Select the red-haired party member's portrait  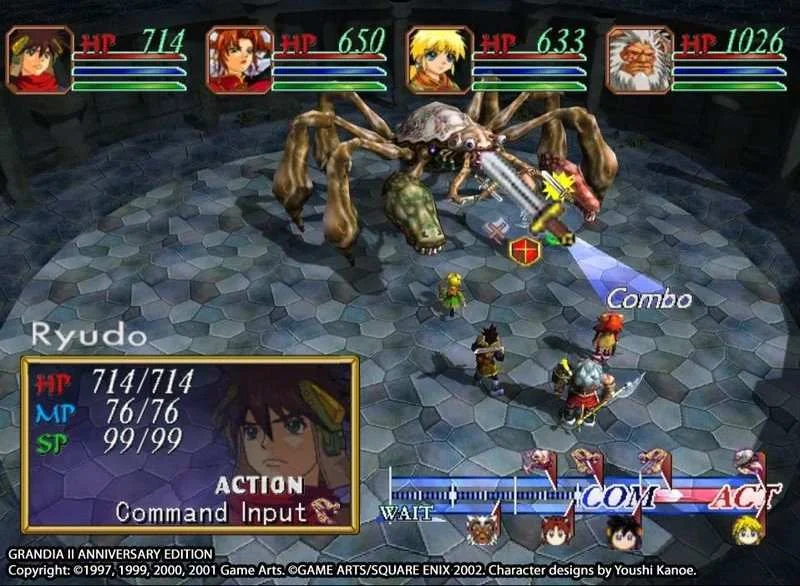tap(240, 60)
